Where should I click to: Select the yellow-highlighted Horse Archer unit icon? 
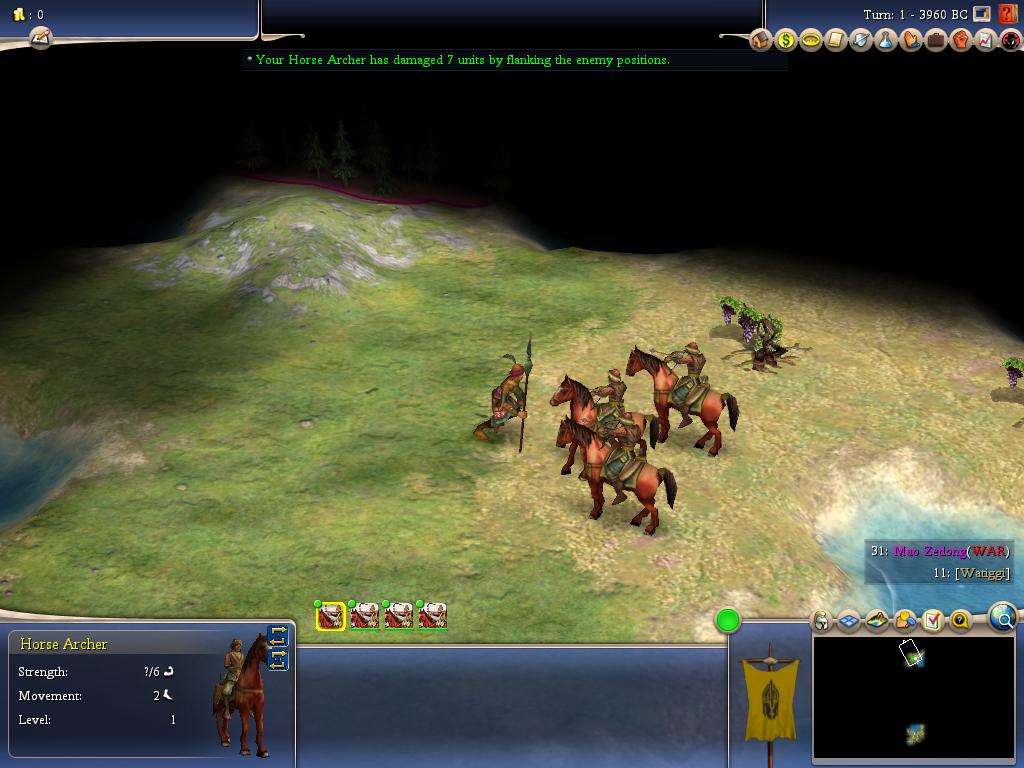pos(331,616)
